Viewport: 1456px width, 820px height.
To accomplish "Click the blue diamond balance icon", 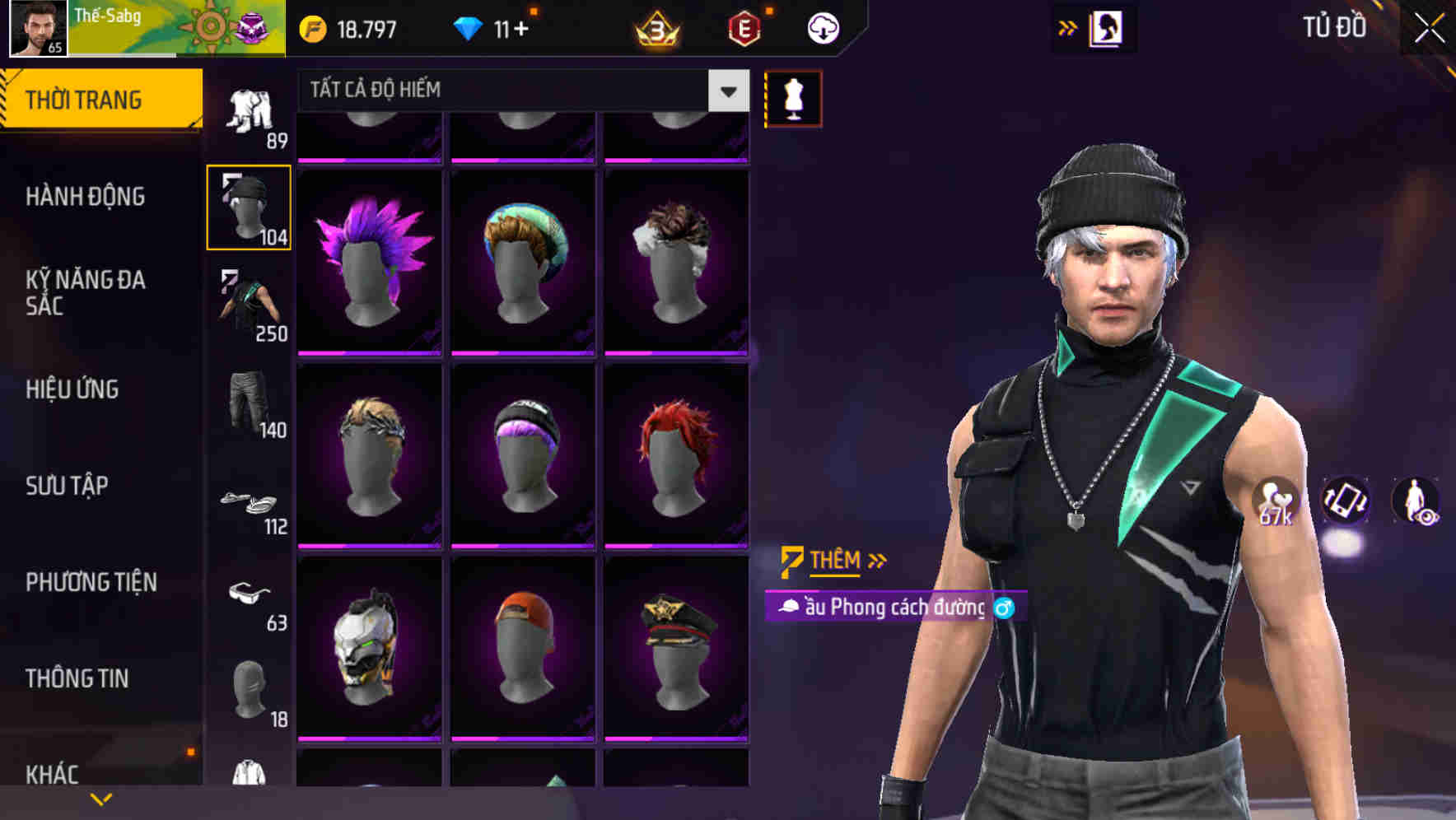I will (469, 27).
